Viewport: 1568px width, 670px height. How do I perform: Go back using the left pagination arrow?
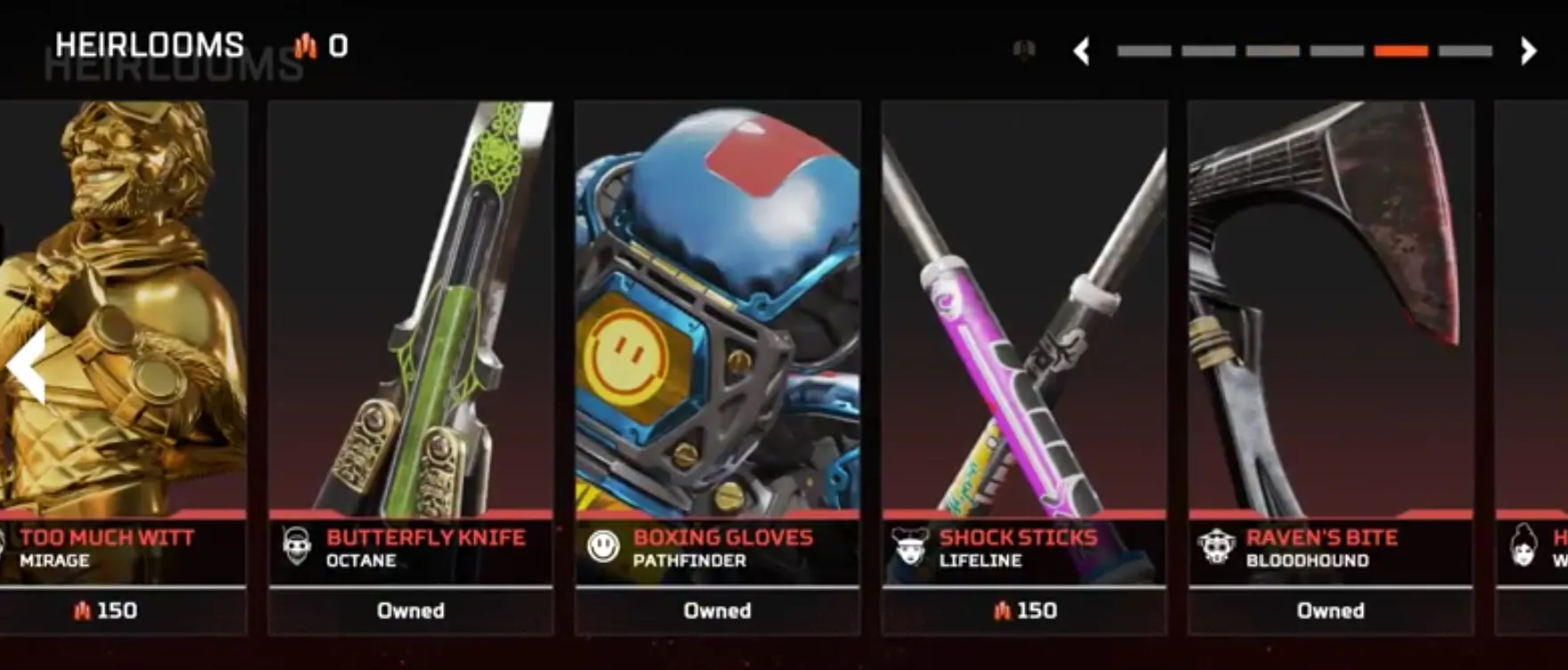(1080, 53)
